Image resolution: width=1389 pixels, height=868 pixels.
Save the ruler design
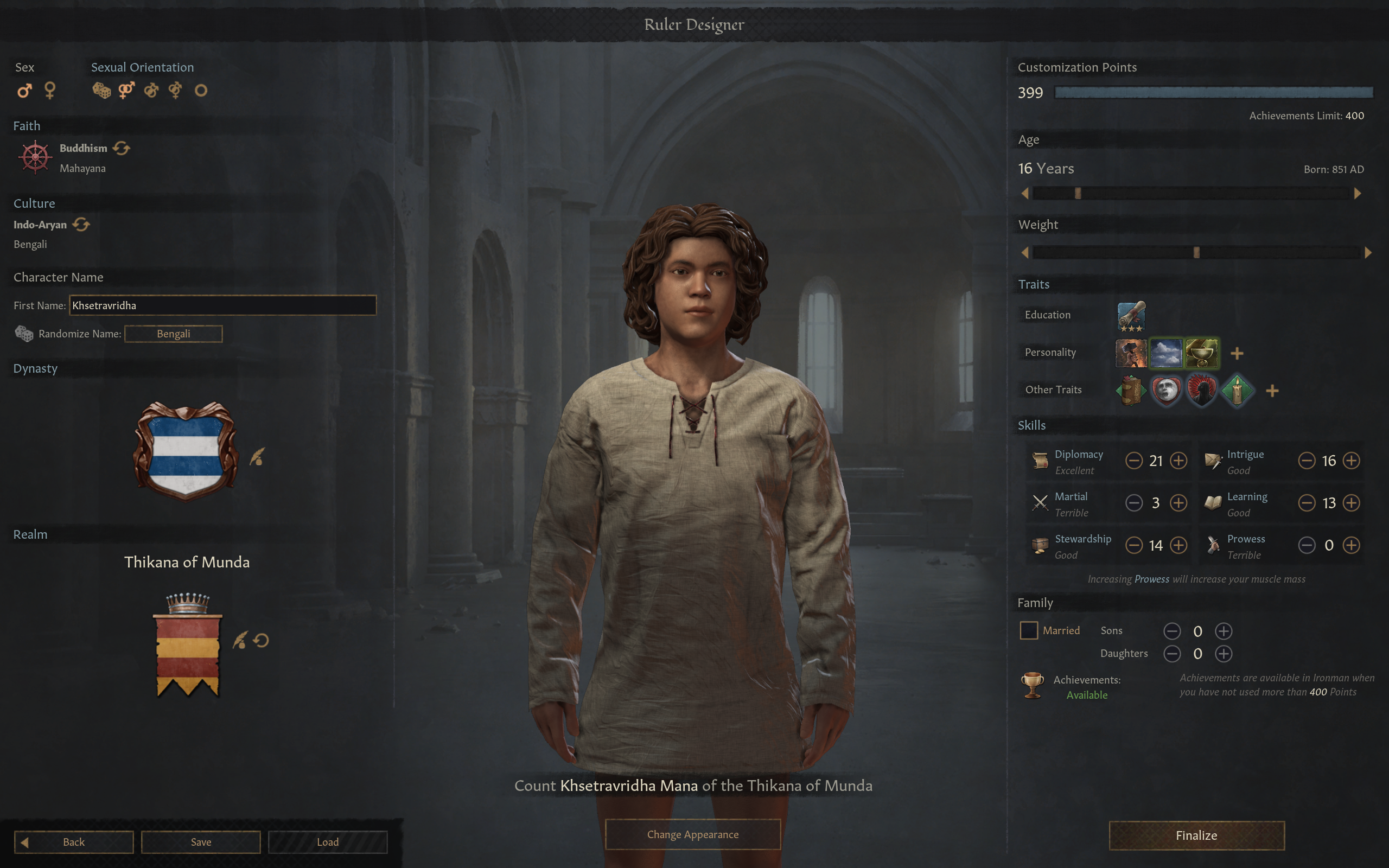pyautogui.click(x=201, y=841)
